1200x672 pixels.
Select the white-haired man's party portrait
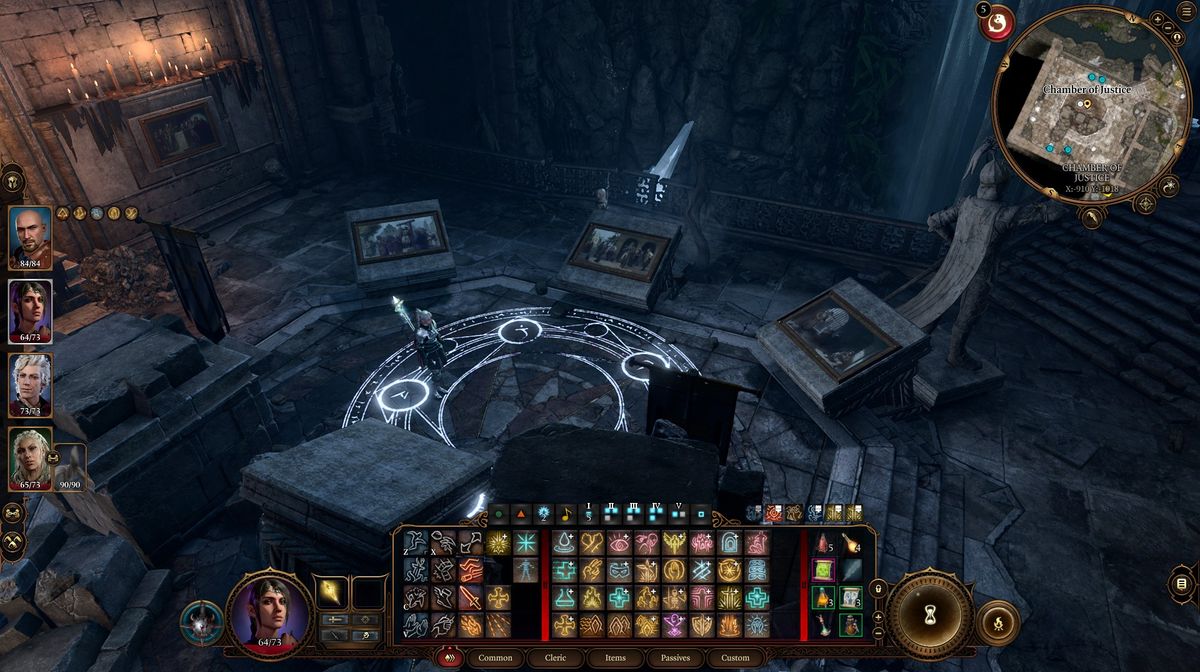point(30,384)
